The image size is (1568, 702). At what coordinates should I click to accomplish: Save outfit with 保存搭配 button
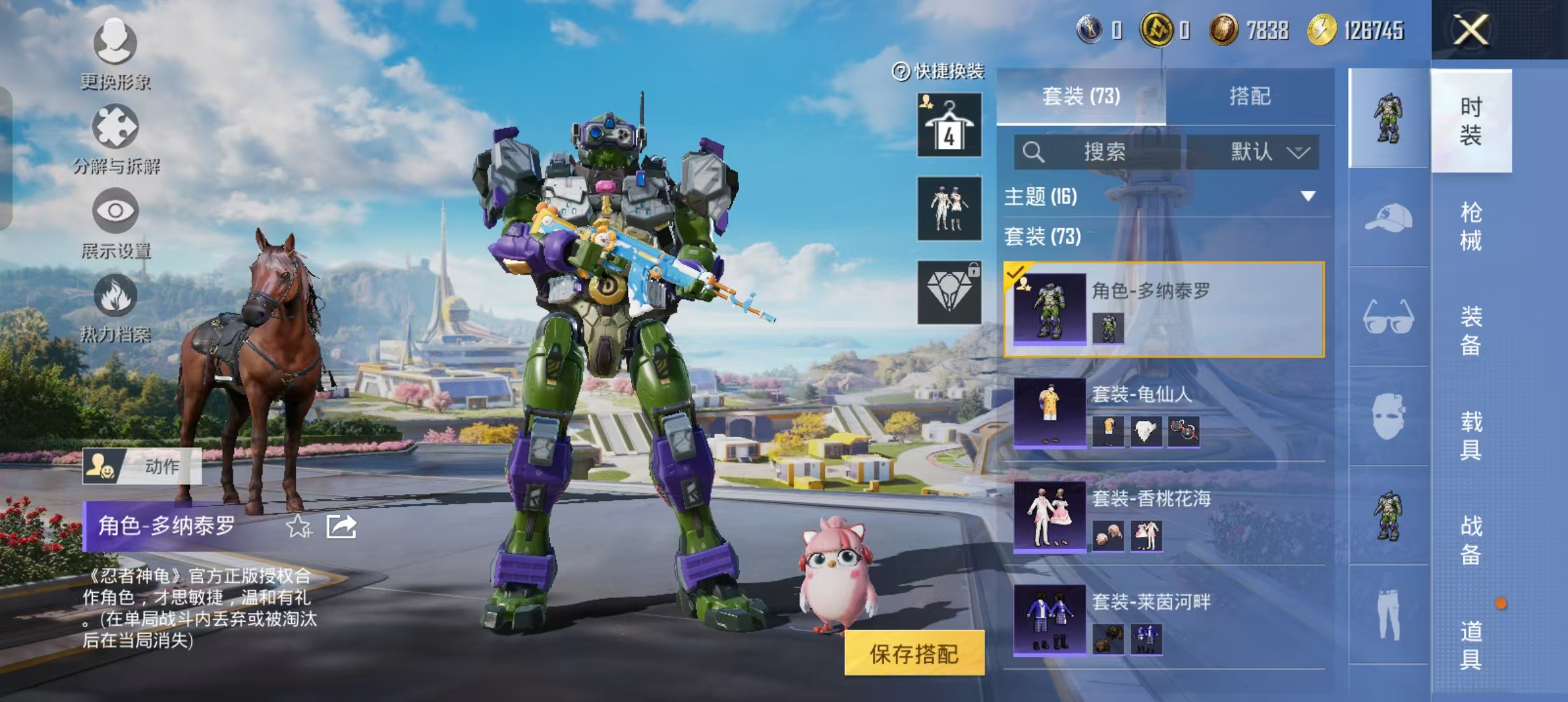point(914,654)
